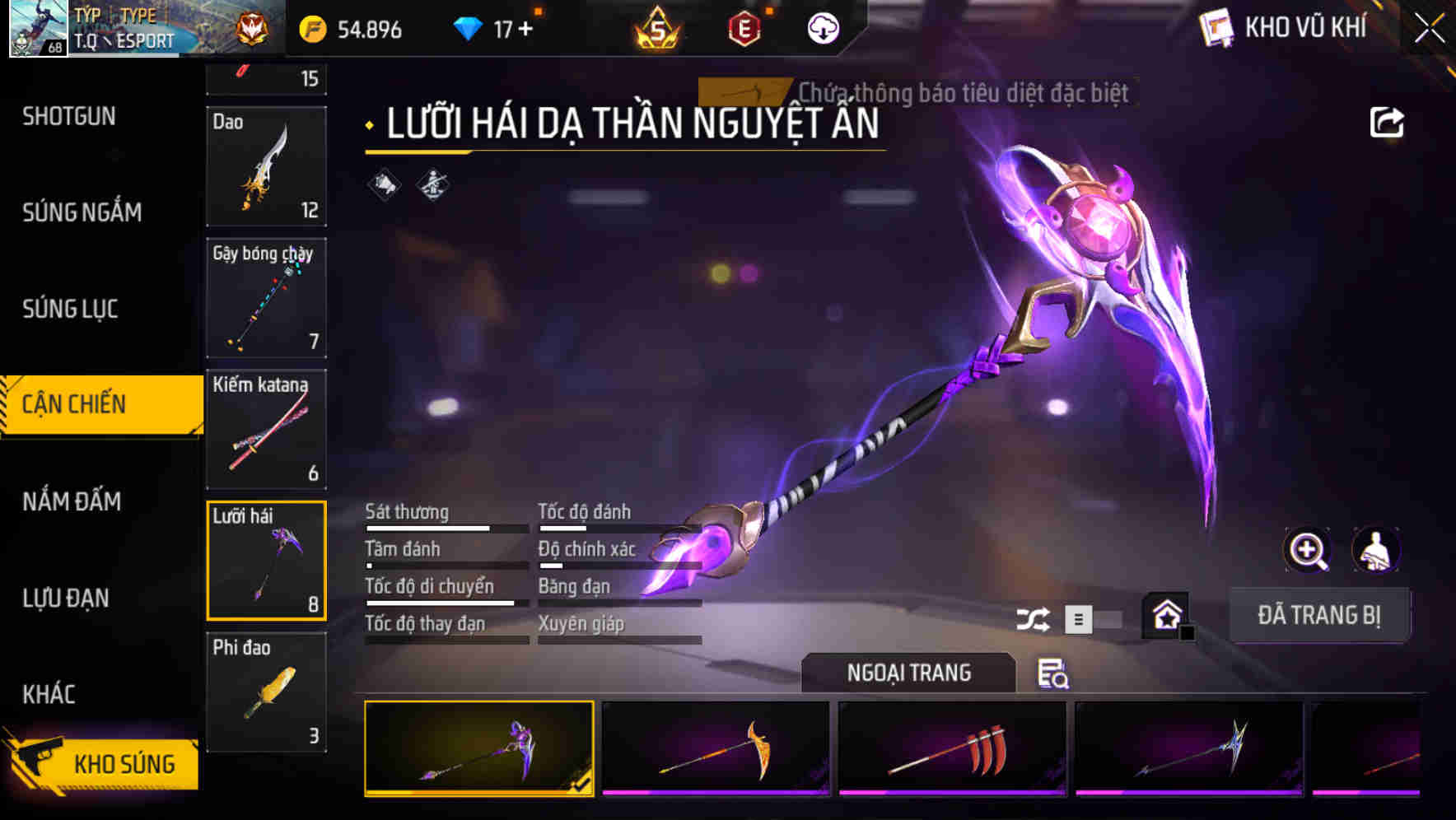Select the Phi đao throwing knife icon

tap(265, 692)
